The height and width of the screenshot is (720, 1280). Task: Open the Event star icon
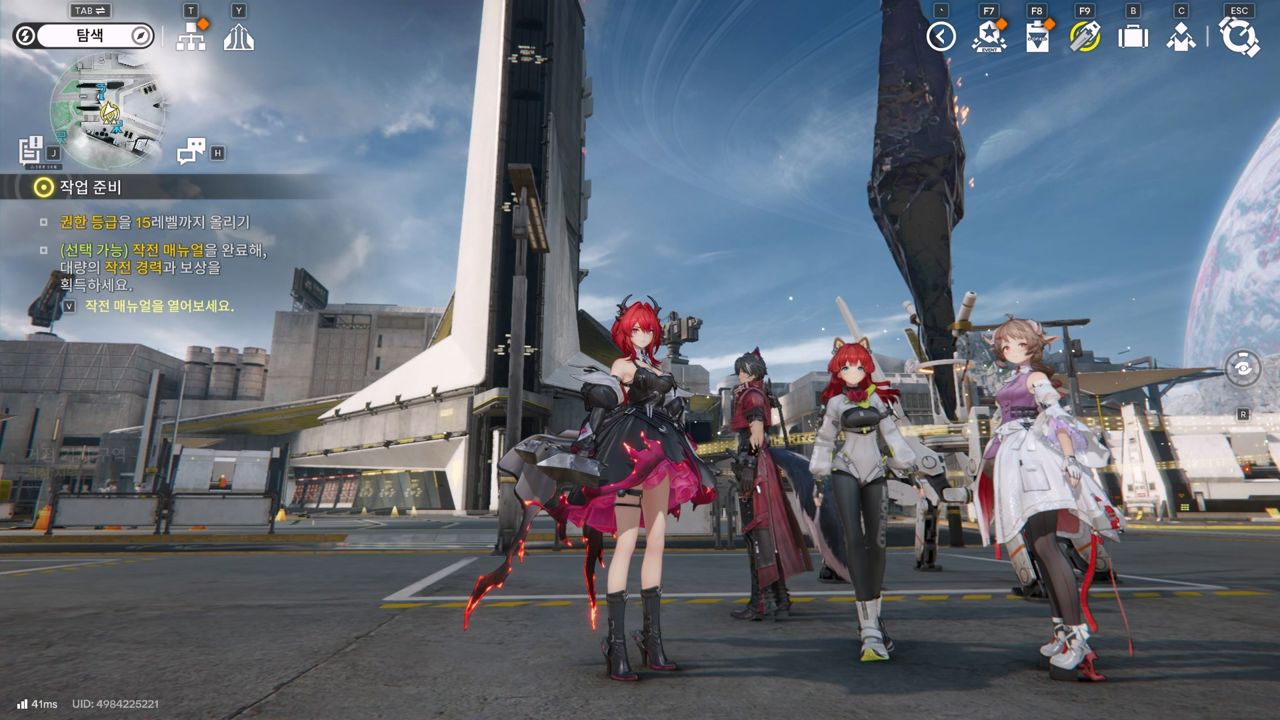(988, 37)
